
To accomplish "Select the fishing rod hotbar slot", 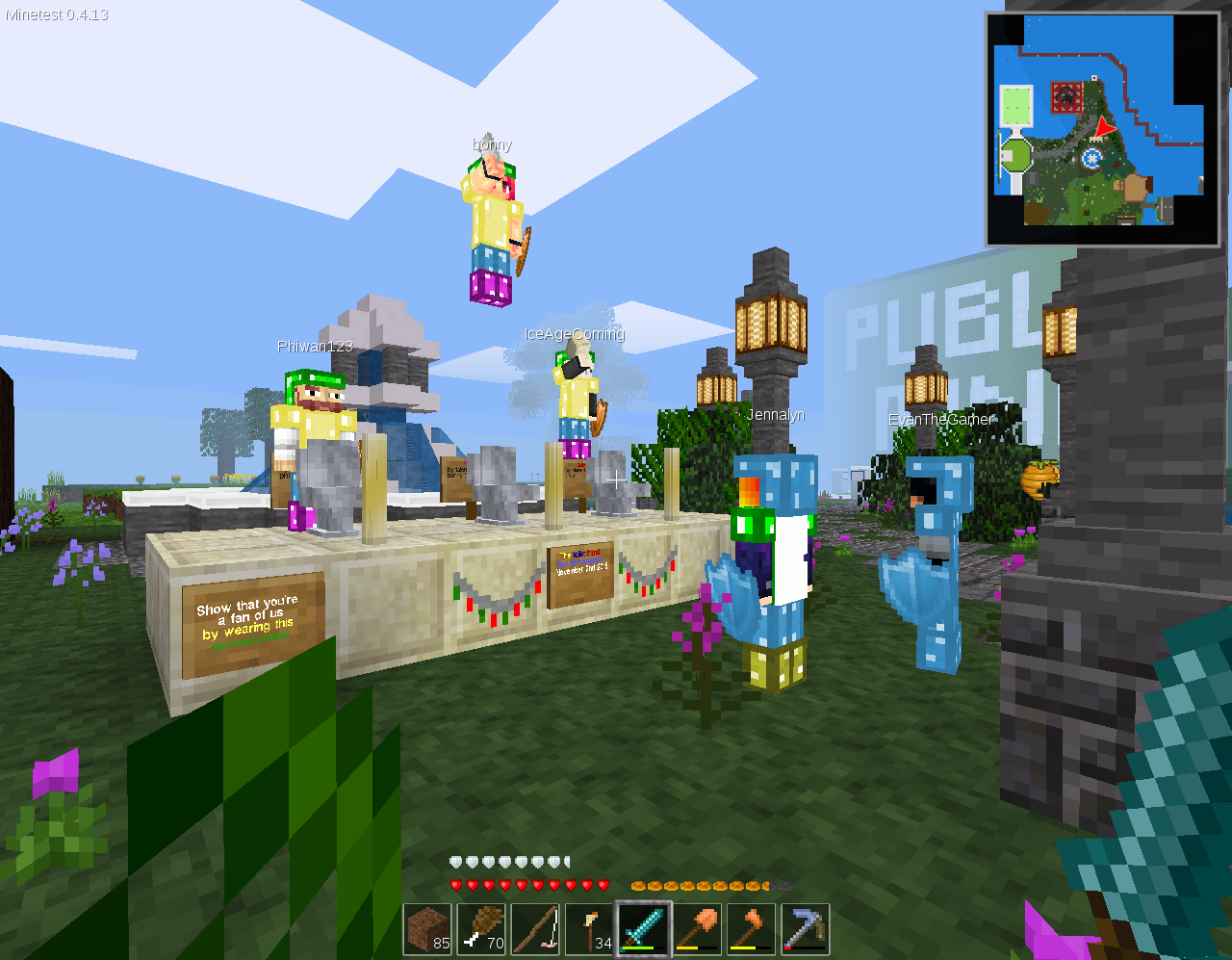I will click(535, 928).
